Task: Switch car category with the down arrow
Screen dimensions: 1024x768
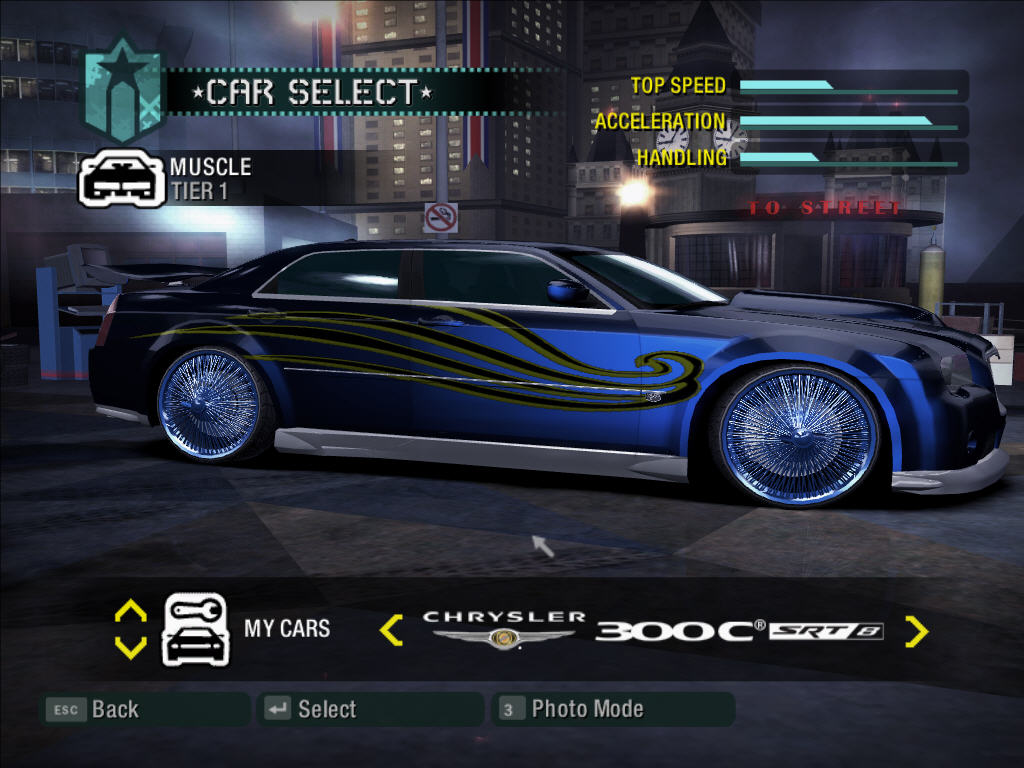Action: [131, 647]
